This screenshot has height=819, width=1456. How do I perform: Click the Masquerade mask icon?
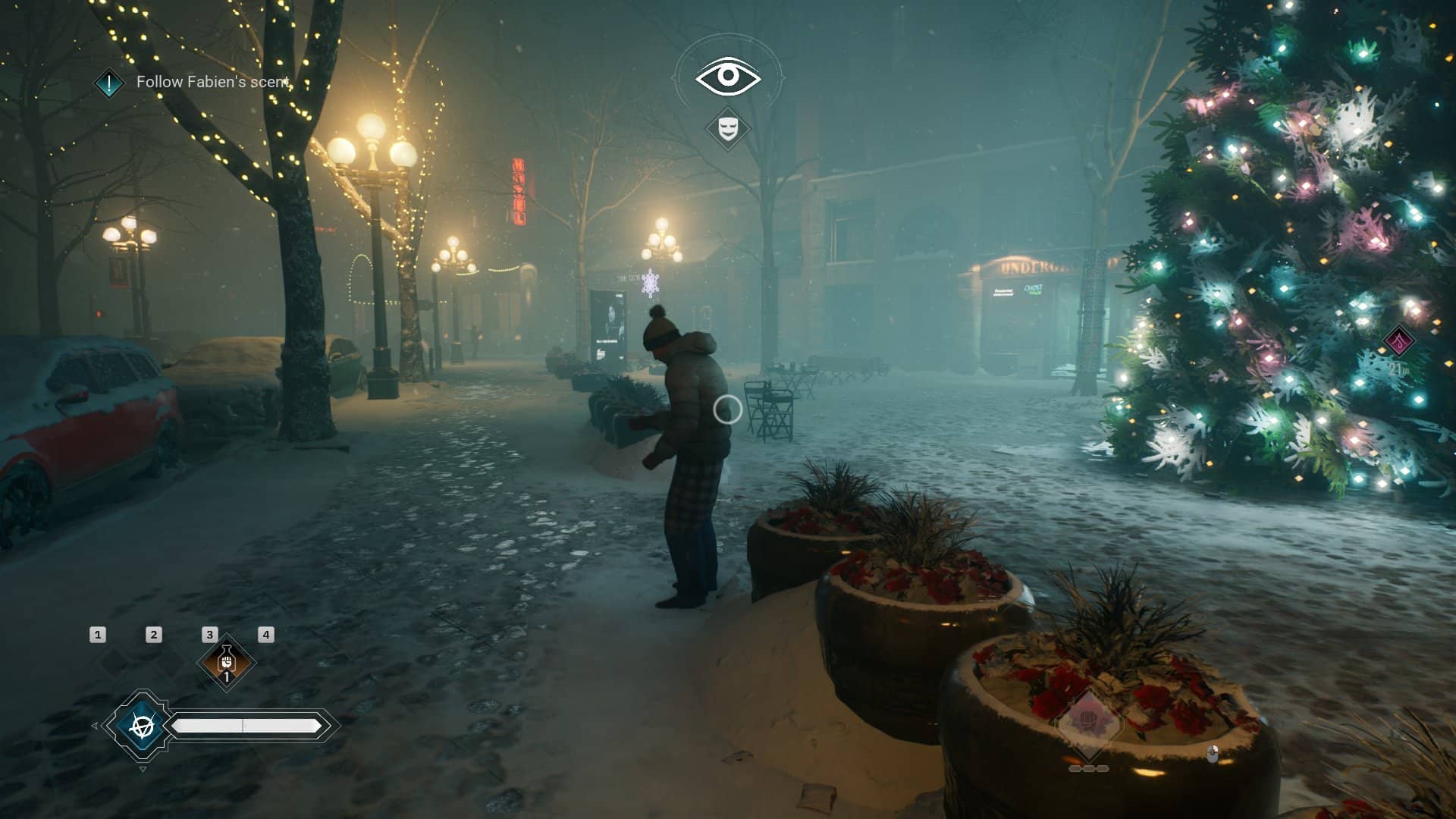[728, 127]
